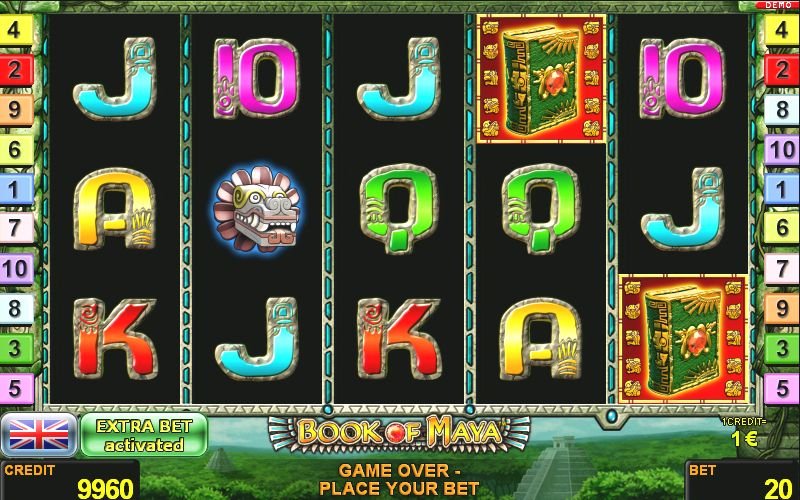Toggle the EXTRA BET activated button
This screenshot has width=800, height=500.
point(143,435)
